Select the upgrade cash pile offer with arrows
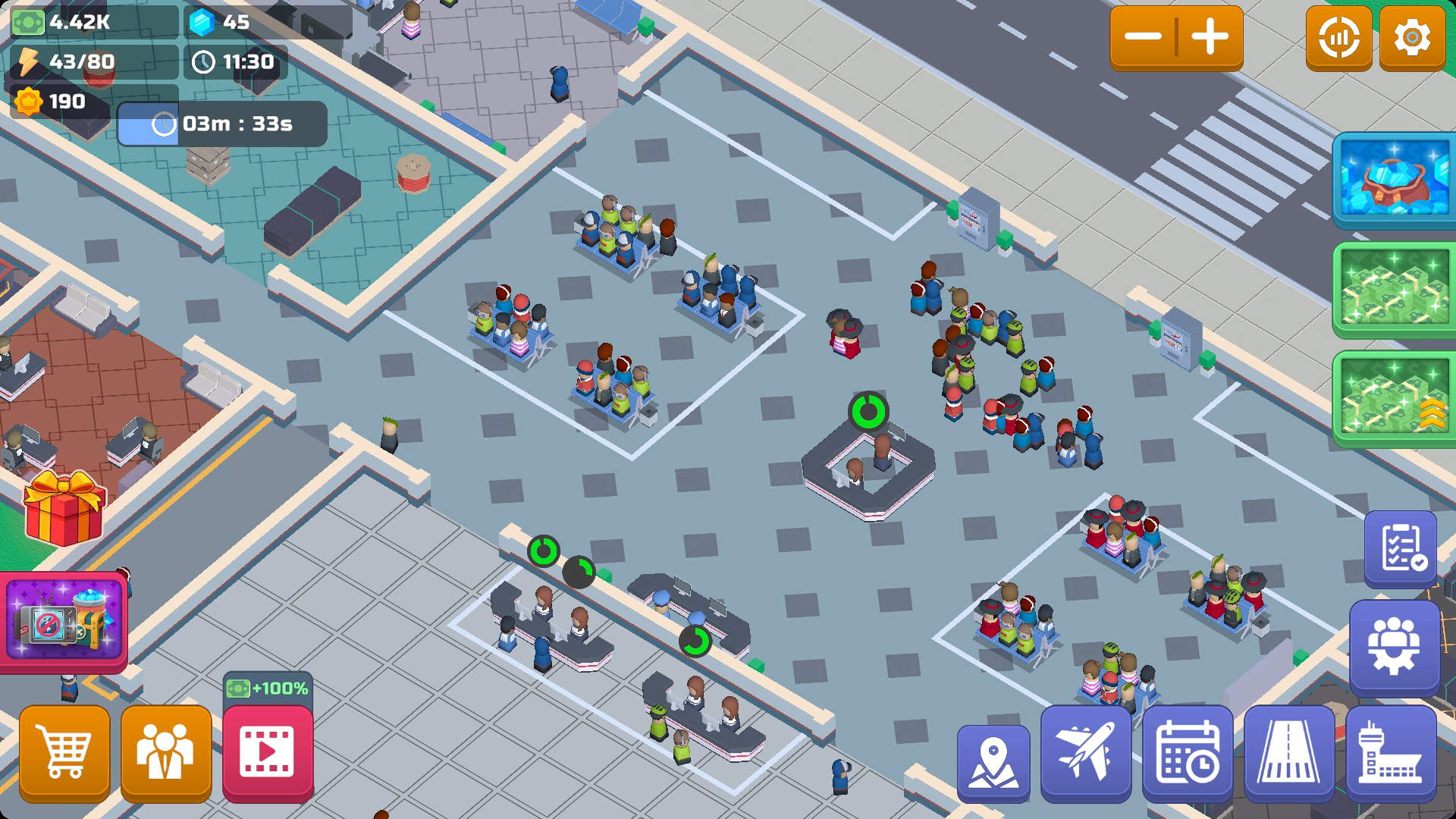The height and width of the screenshot is (819, 1456). (1394, 398)
